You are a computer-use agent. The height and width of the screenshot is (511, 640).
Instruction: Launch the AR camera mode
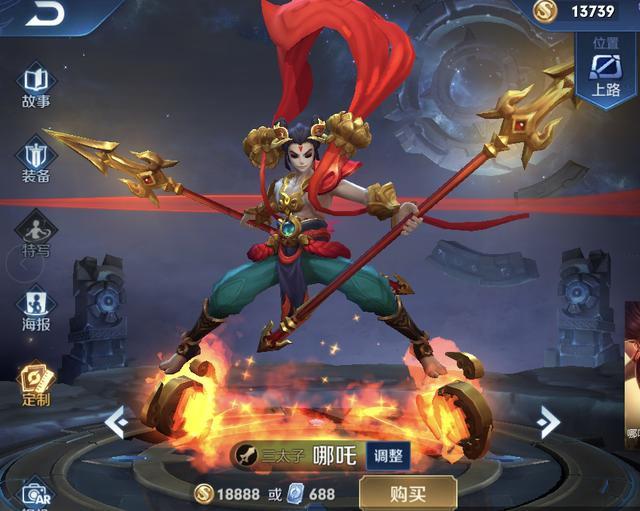tap(35, 494)
